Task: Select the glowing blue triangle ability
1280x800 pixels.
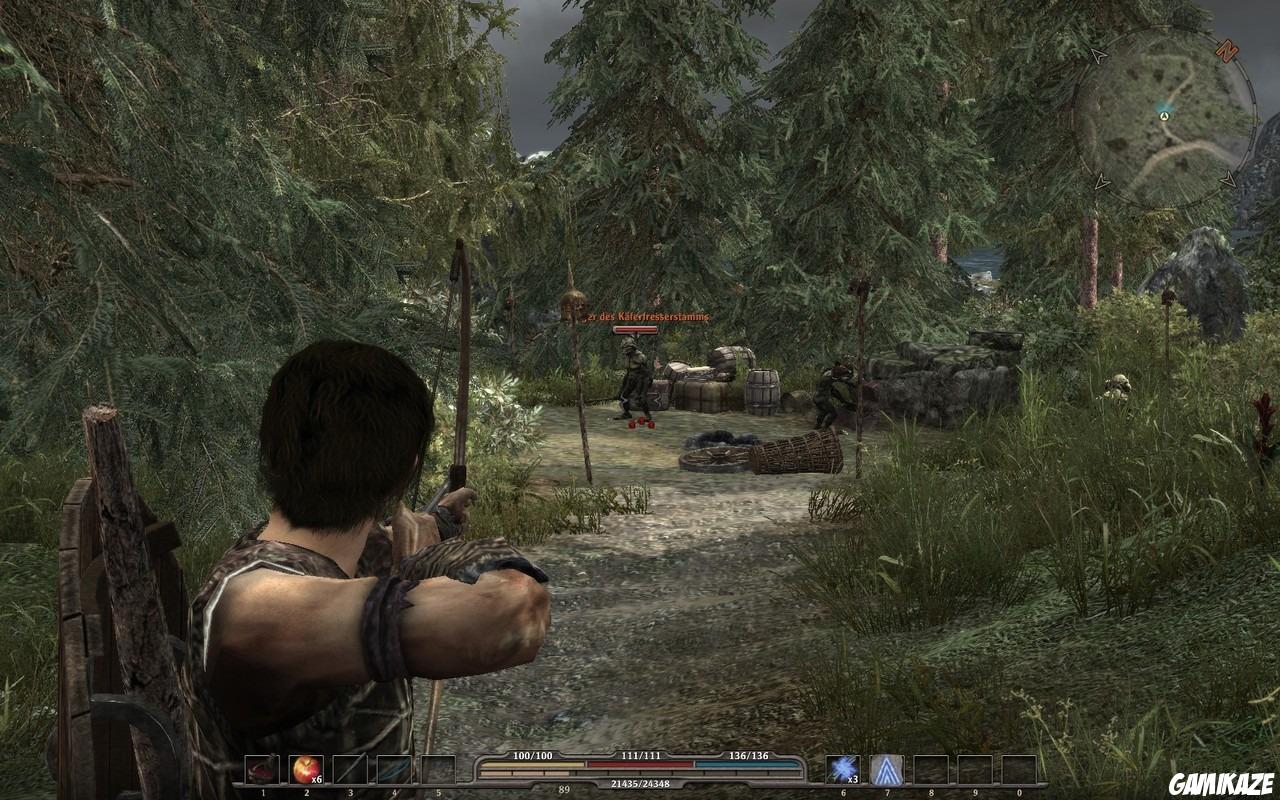Action: pos(886,769)
